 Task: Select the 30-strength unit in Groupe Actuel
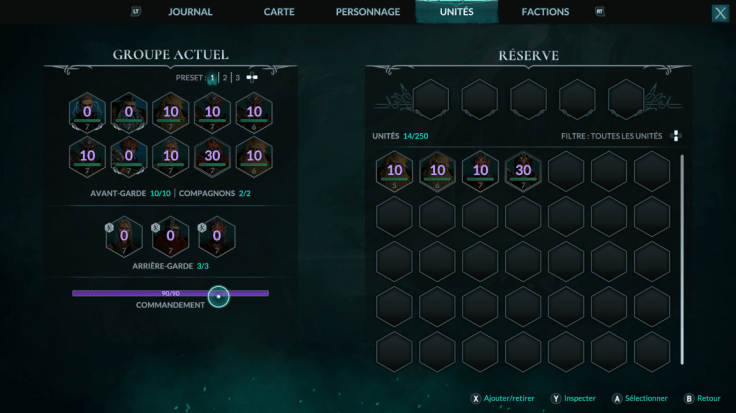click(x=213, y=157)
